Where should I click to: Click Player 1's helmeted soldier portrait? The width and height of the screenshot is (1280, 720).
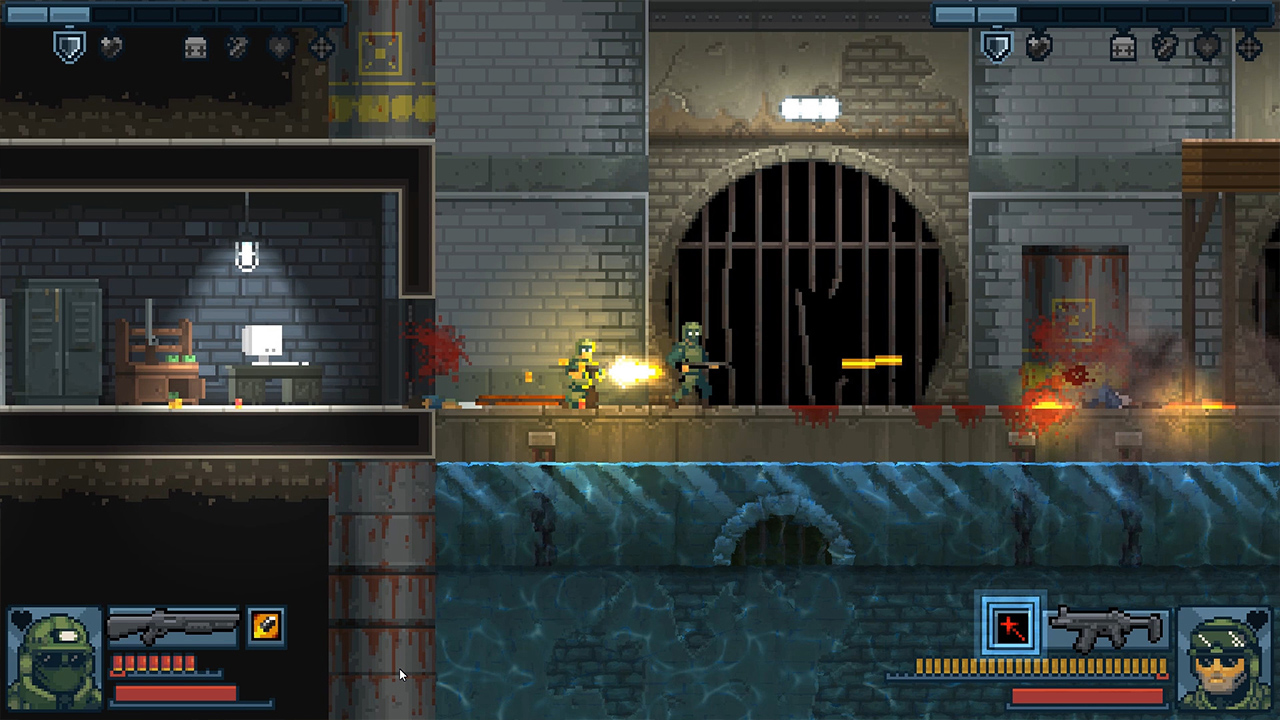[x=55, y=658]
